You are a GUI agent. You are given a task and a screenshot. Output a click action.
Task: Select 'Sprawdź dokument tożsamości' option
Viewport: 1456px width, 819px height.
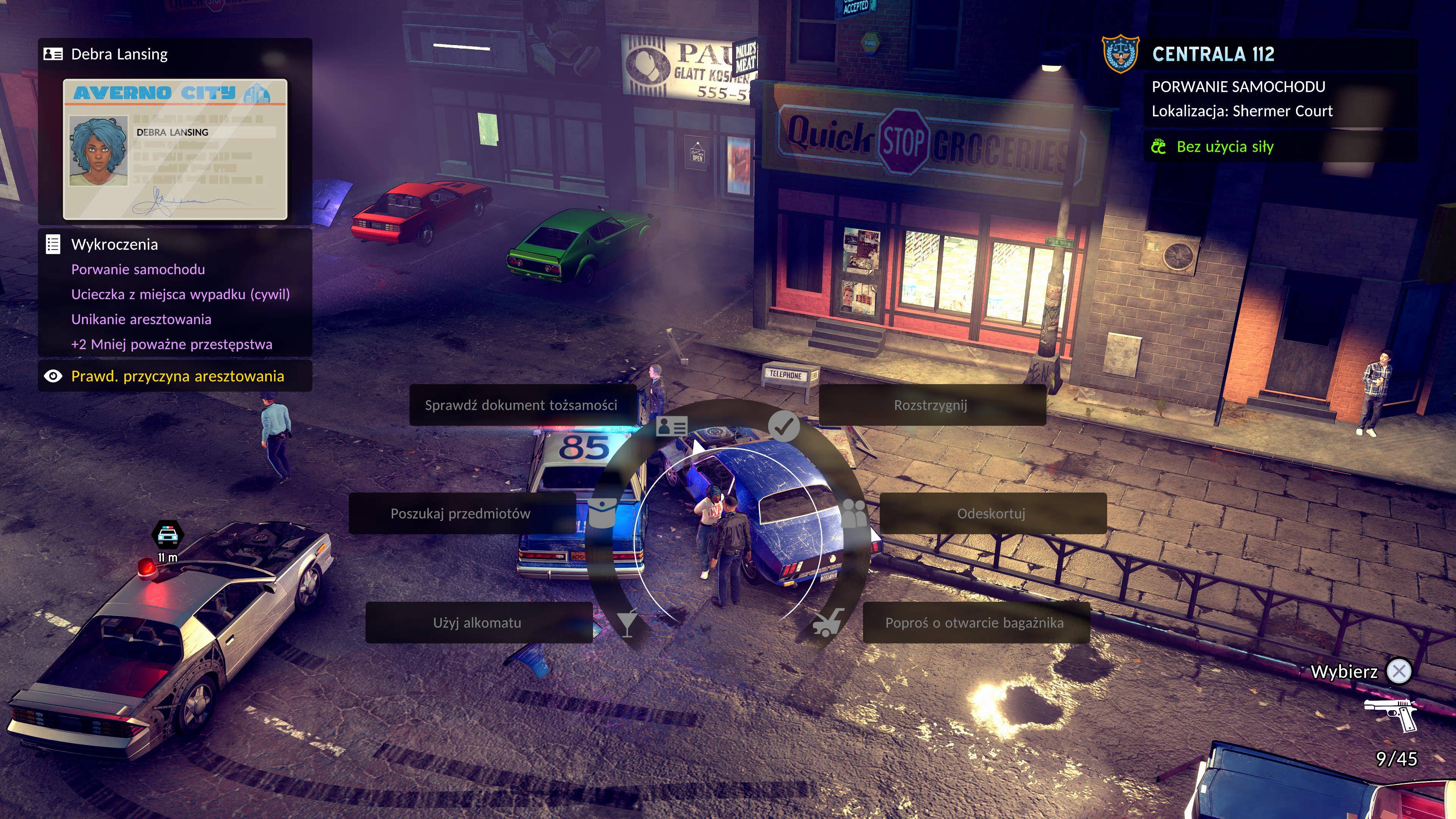(x=521, y=405)
